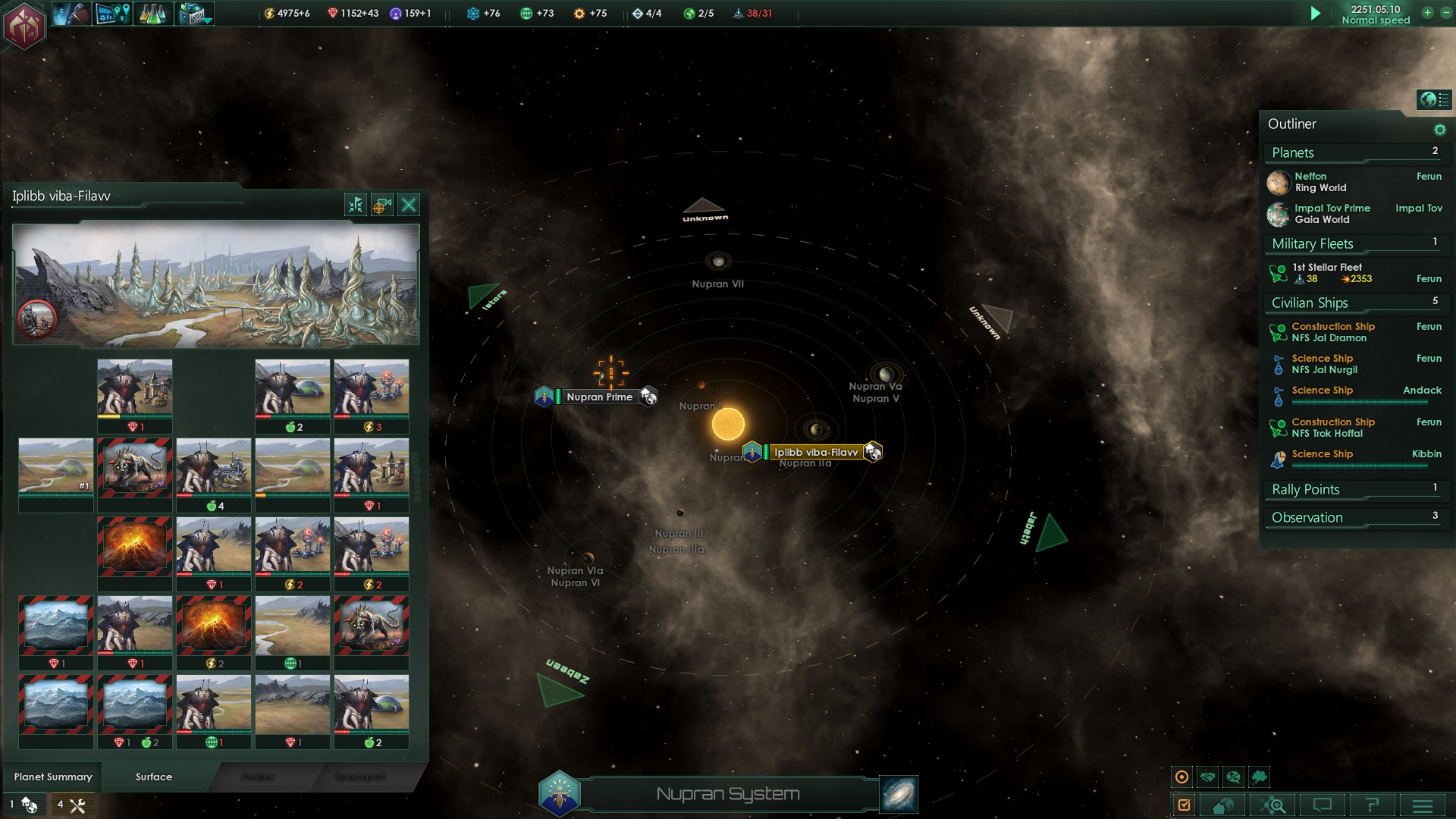Expand the Rally Points section

1306,490
